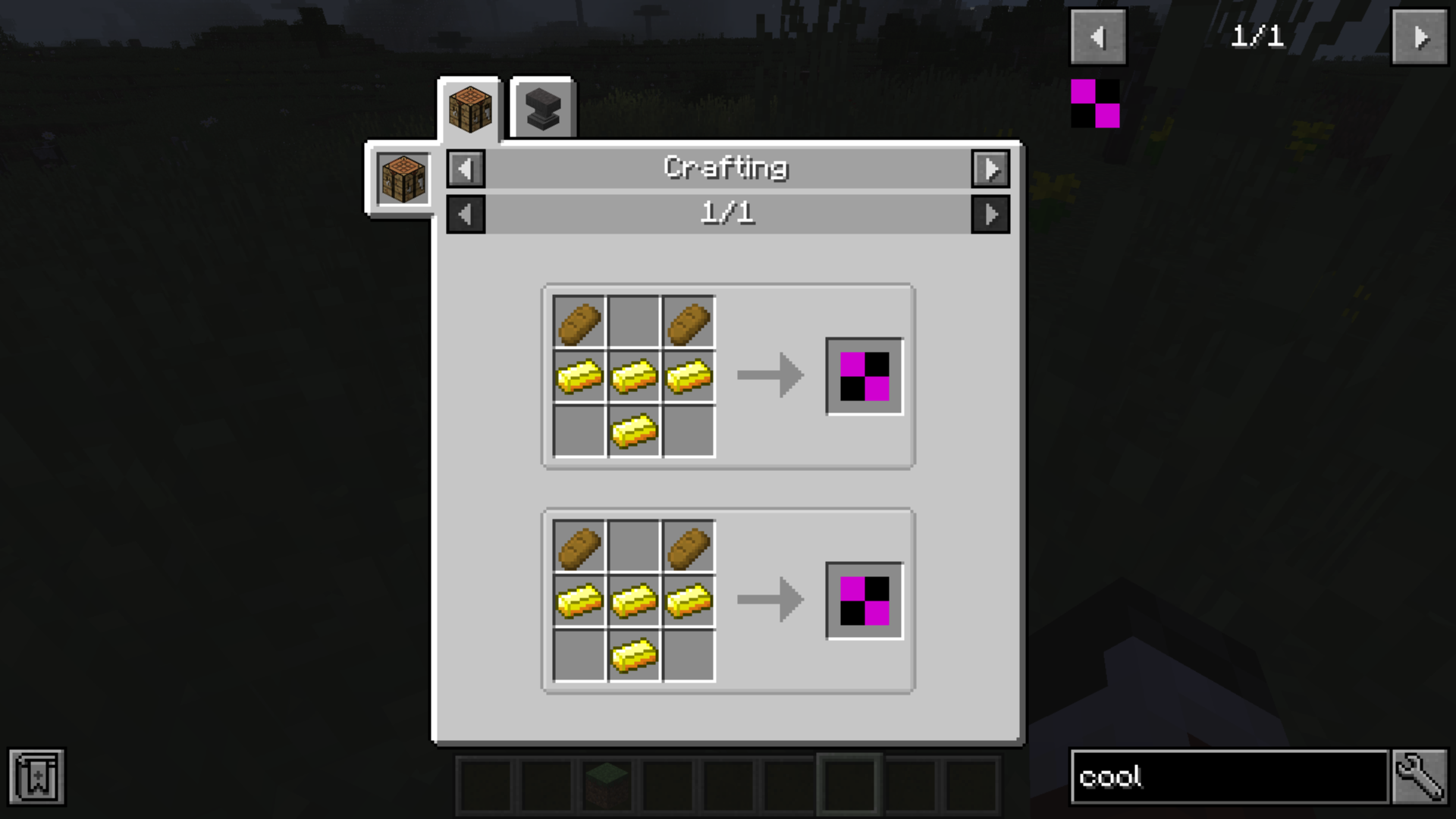
Task: Click the previous page arrow next to 1/1
Action: click(466, 215)
